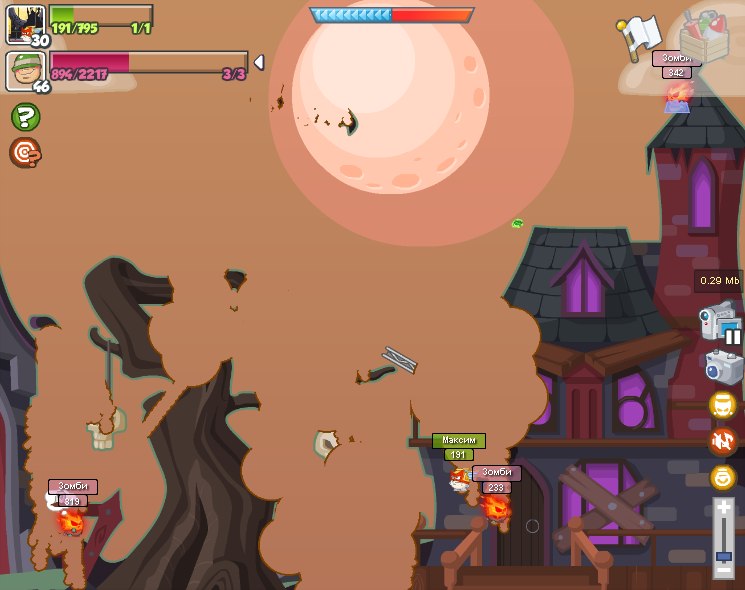This screenshot has width=745, height=590.
Task: Take a screenshot with the photo camera
Action: point(723,367)
